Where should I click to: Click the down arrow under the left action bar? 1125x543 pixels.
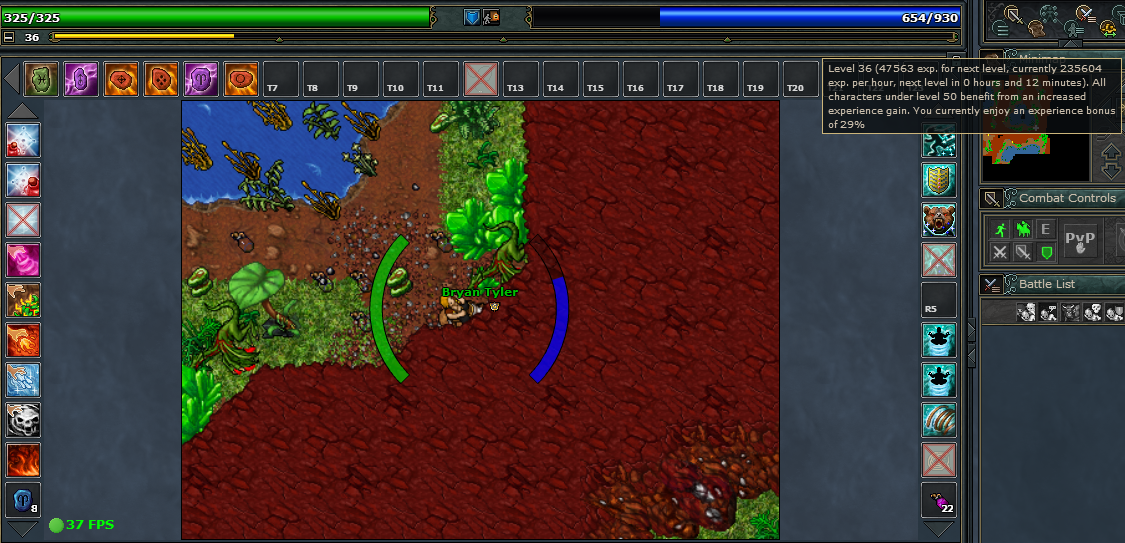(x=23, y=529)
